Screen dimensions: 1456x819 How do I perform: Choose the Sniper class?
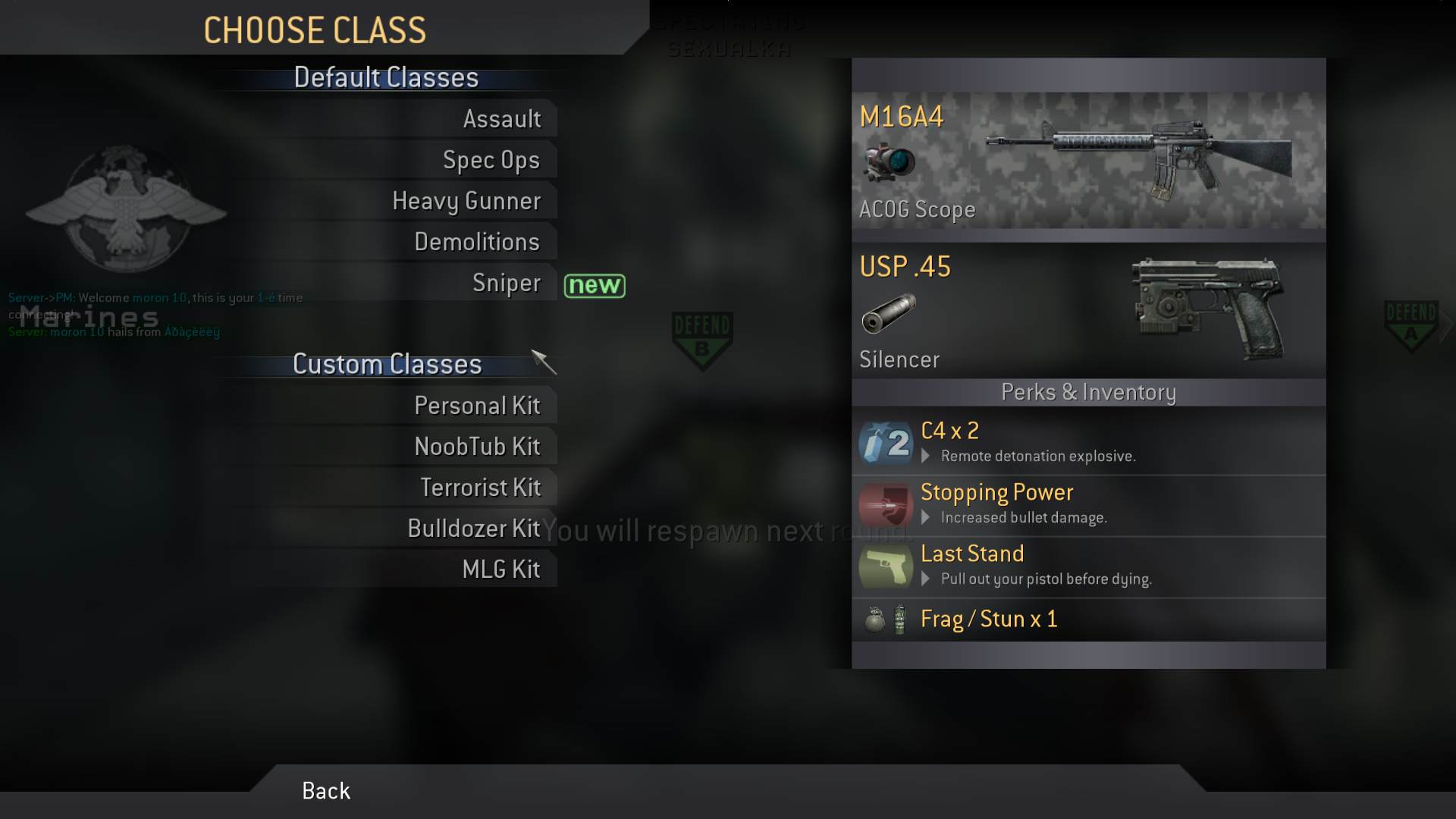click(x=506, y=283)
